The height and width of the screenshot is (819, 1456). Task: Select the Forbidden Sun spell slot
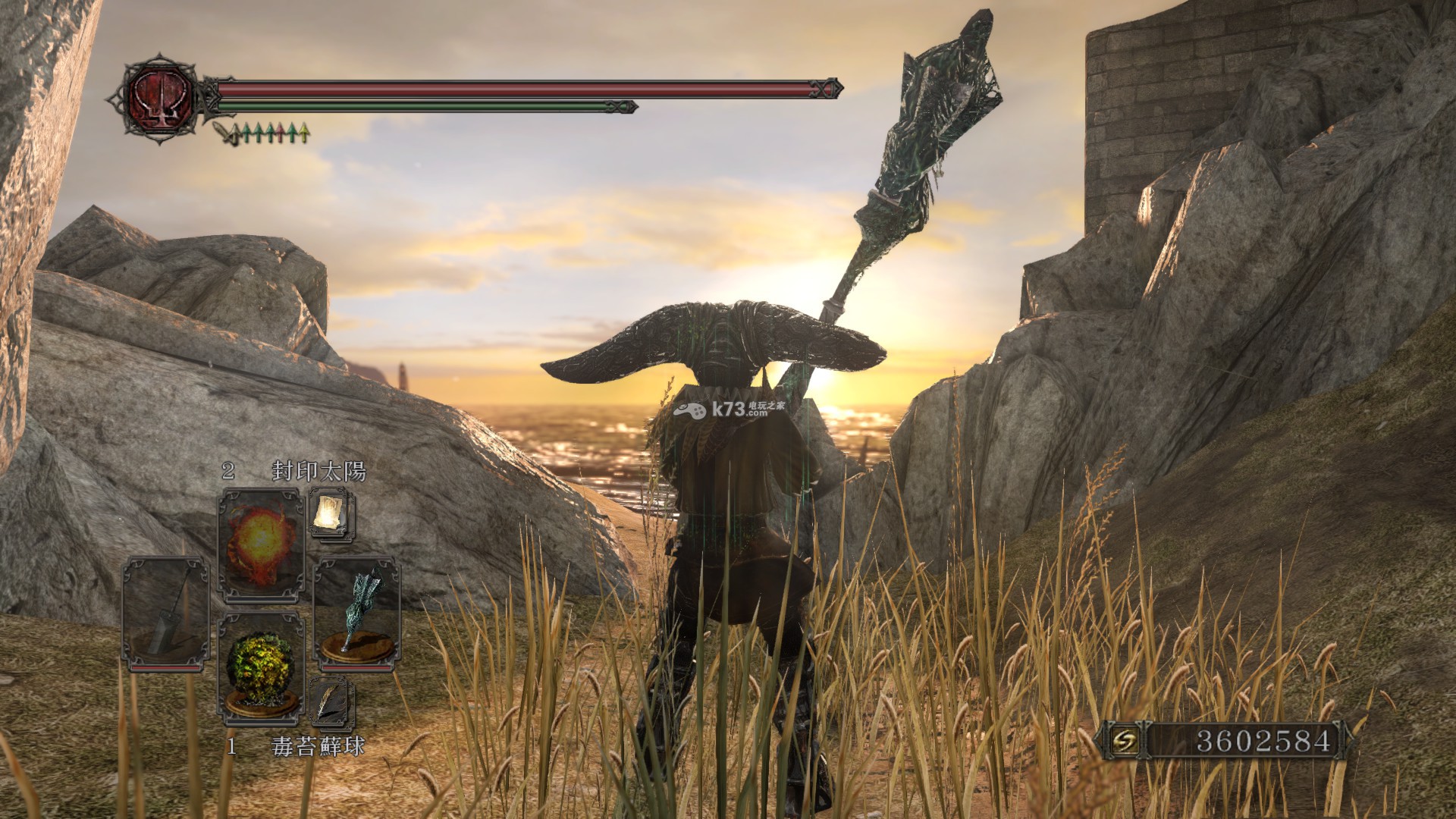(260, 543)
